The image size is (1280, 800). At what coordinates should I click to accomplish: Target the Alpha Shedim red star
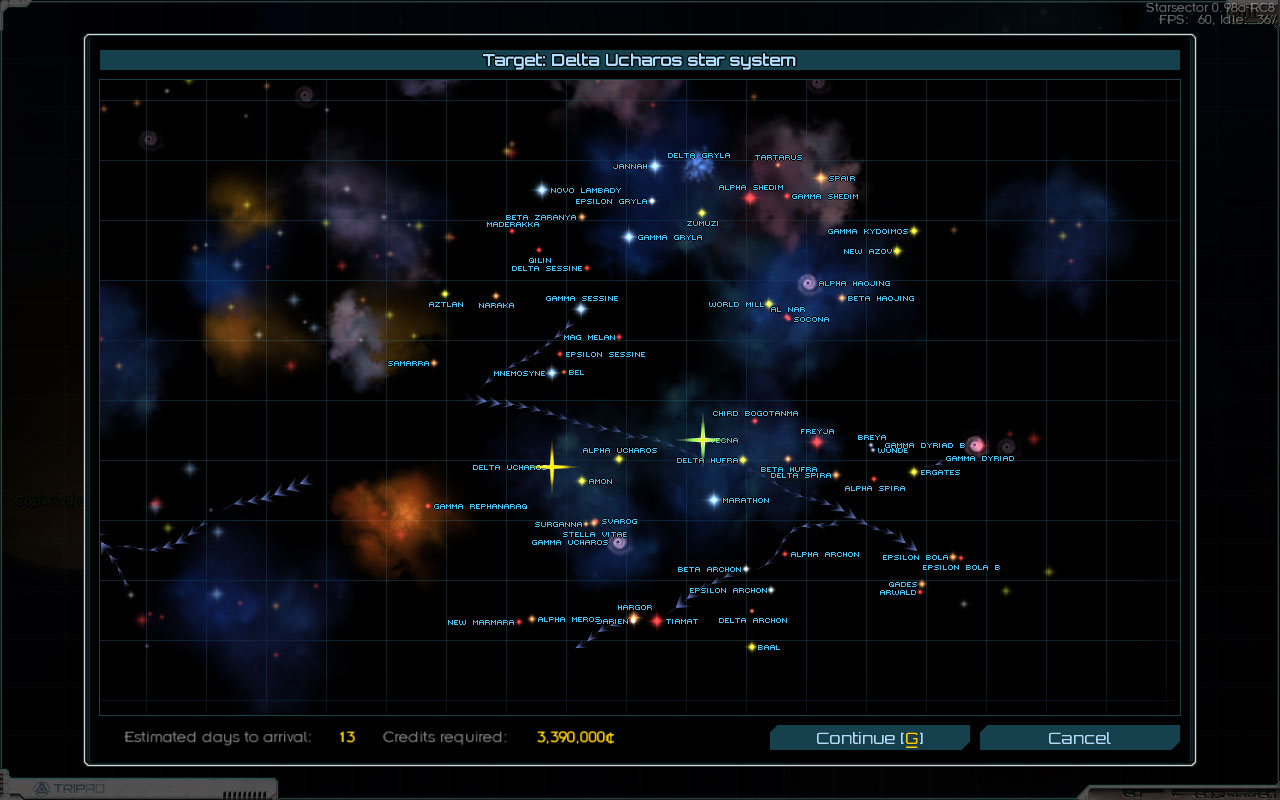750,198
